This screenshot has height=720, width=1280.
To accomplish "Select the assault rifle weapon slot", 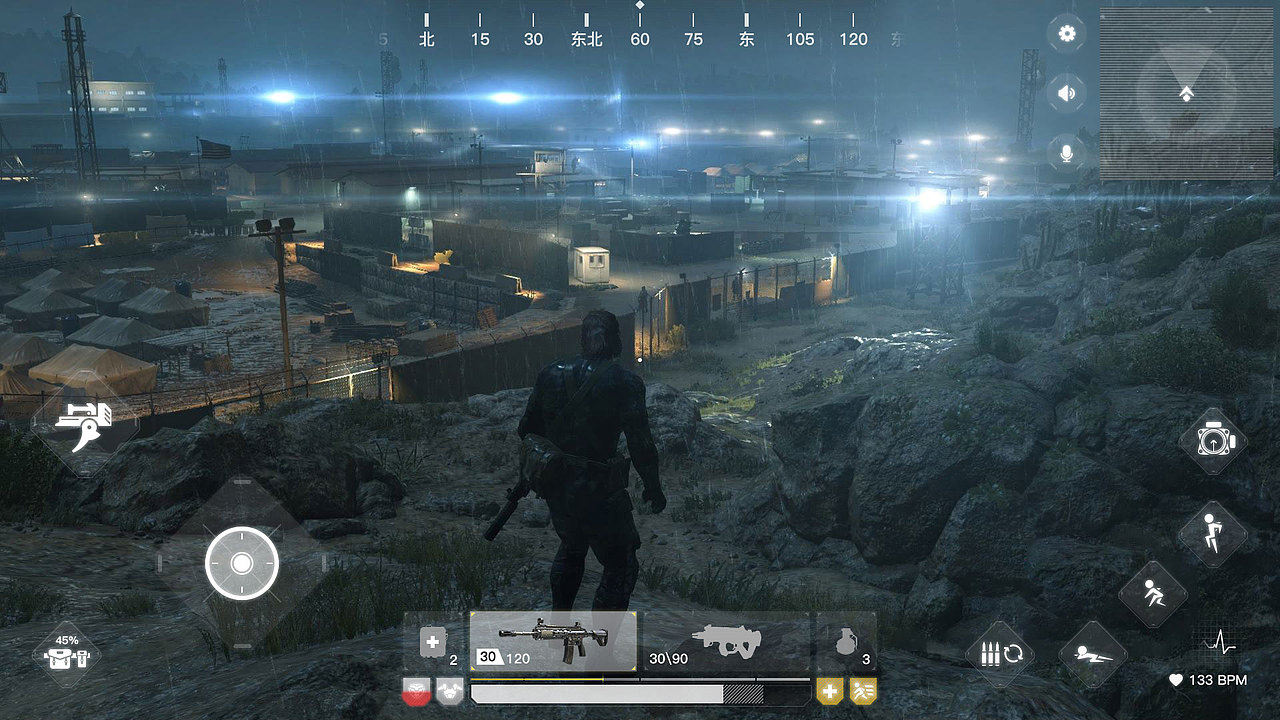I will click(553, 641).
